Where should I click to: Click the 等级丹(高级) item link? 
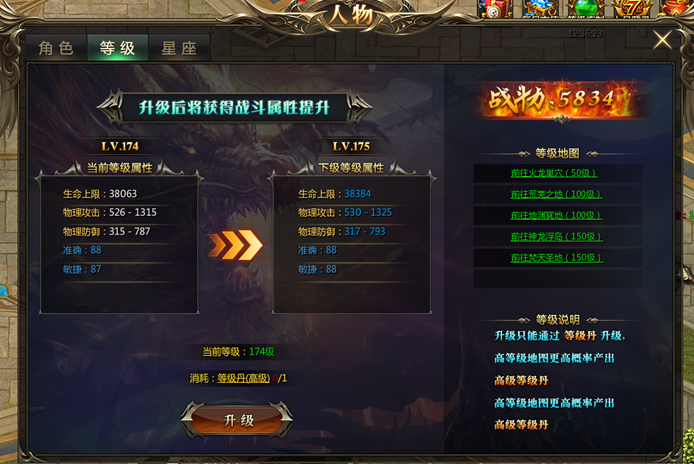245,378
